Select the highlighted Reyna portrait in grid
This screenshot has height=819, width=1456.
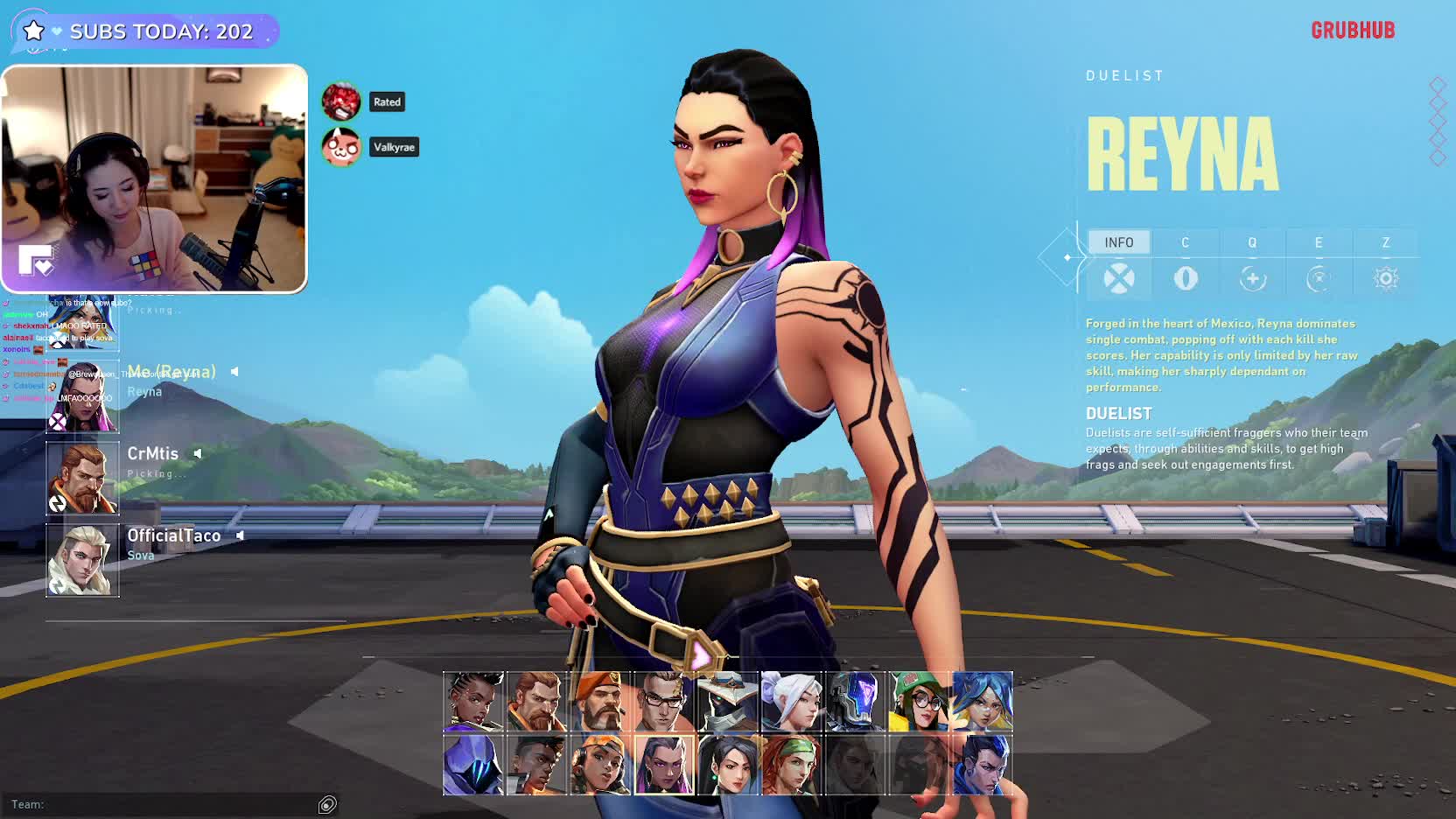pos(664,765)
